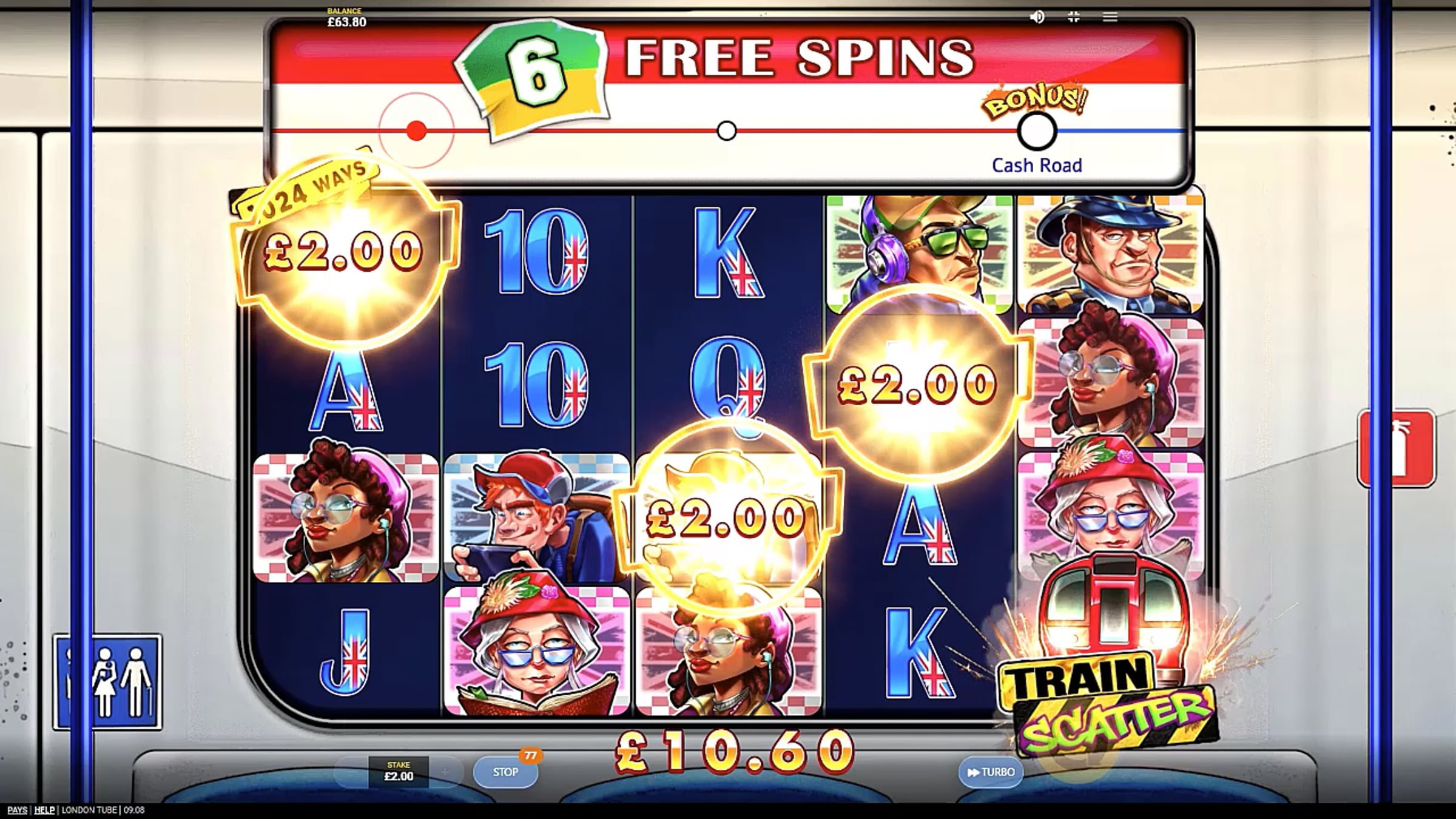This screenshot has width=1456, height=819.
Task: Open the HELP link
Action: click(x=44, y=810)
